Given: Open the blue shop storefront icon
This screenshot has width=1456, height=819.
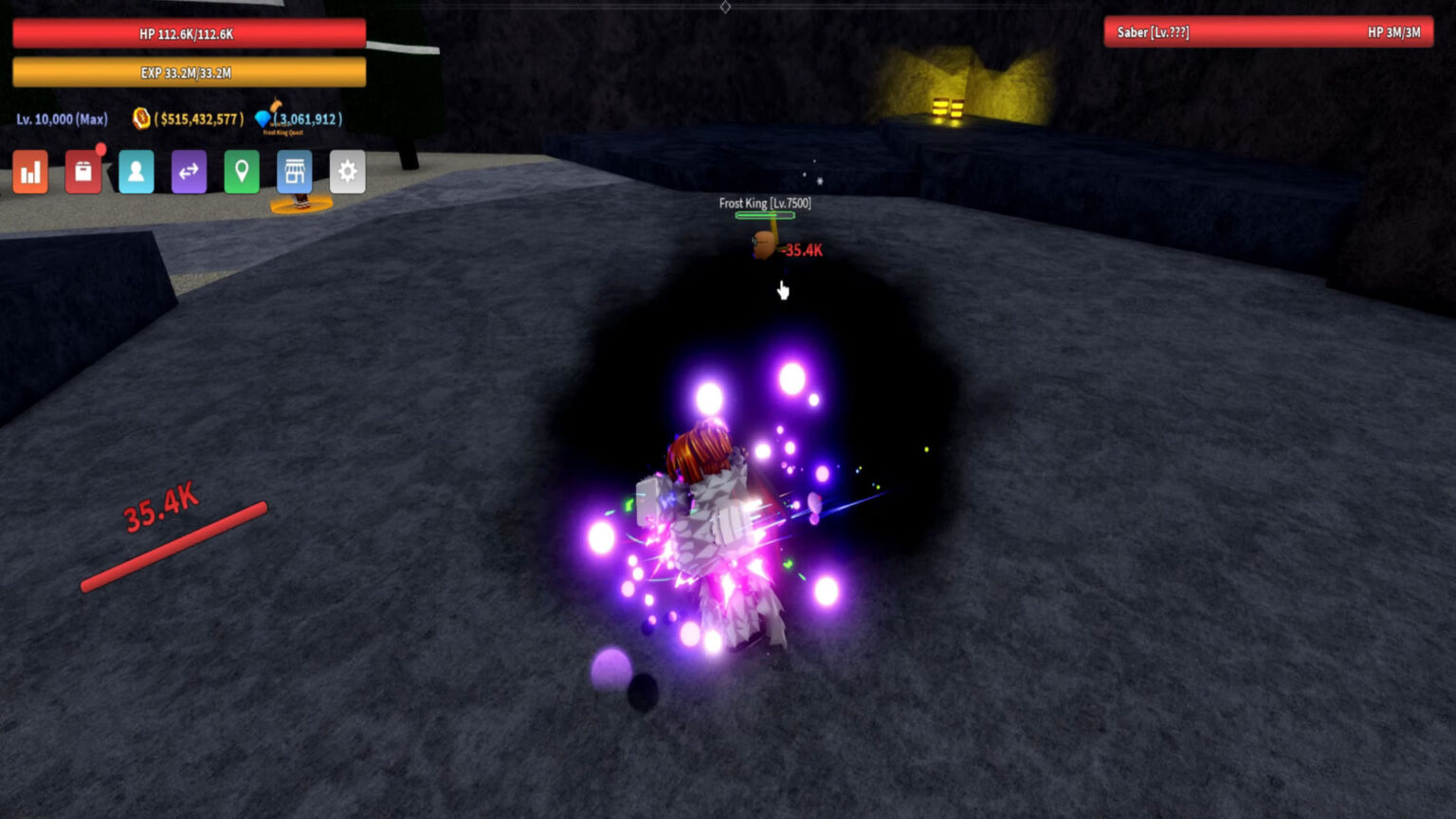Looking at the screenshot, I should coord(295,172).
